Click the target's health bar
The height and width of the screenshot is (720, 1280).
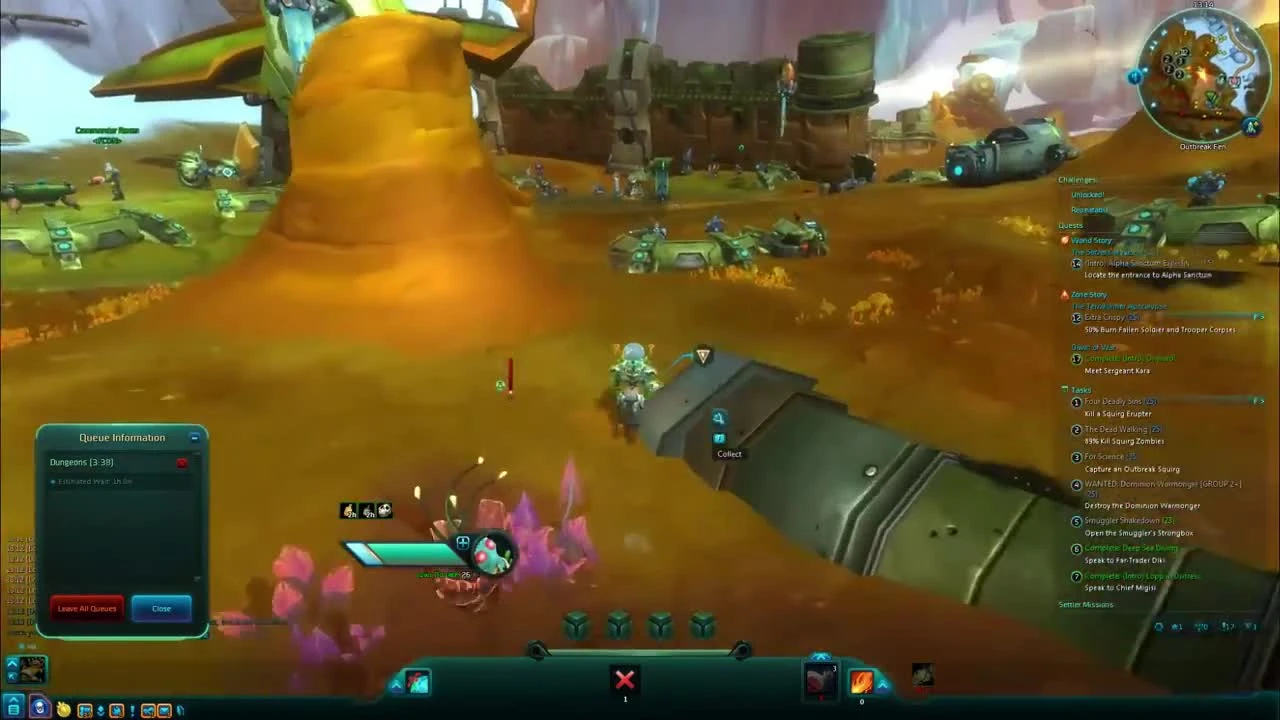tap(400, 552)
